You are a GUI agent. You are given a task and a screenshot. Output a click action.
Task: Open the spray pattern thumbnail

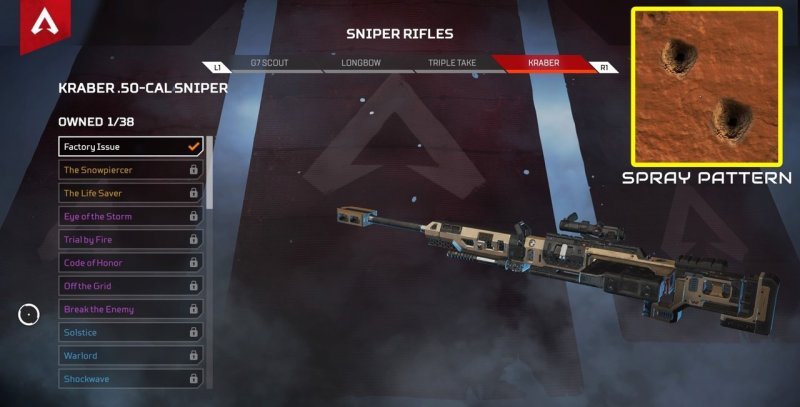coord(706,87)
